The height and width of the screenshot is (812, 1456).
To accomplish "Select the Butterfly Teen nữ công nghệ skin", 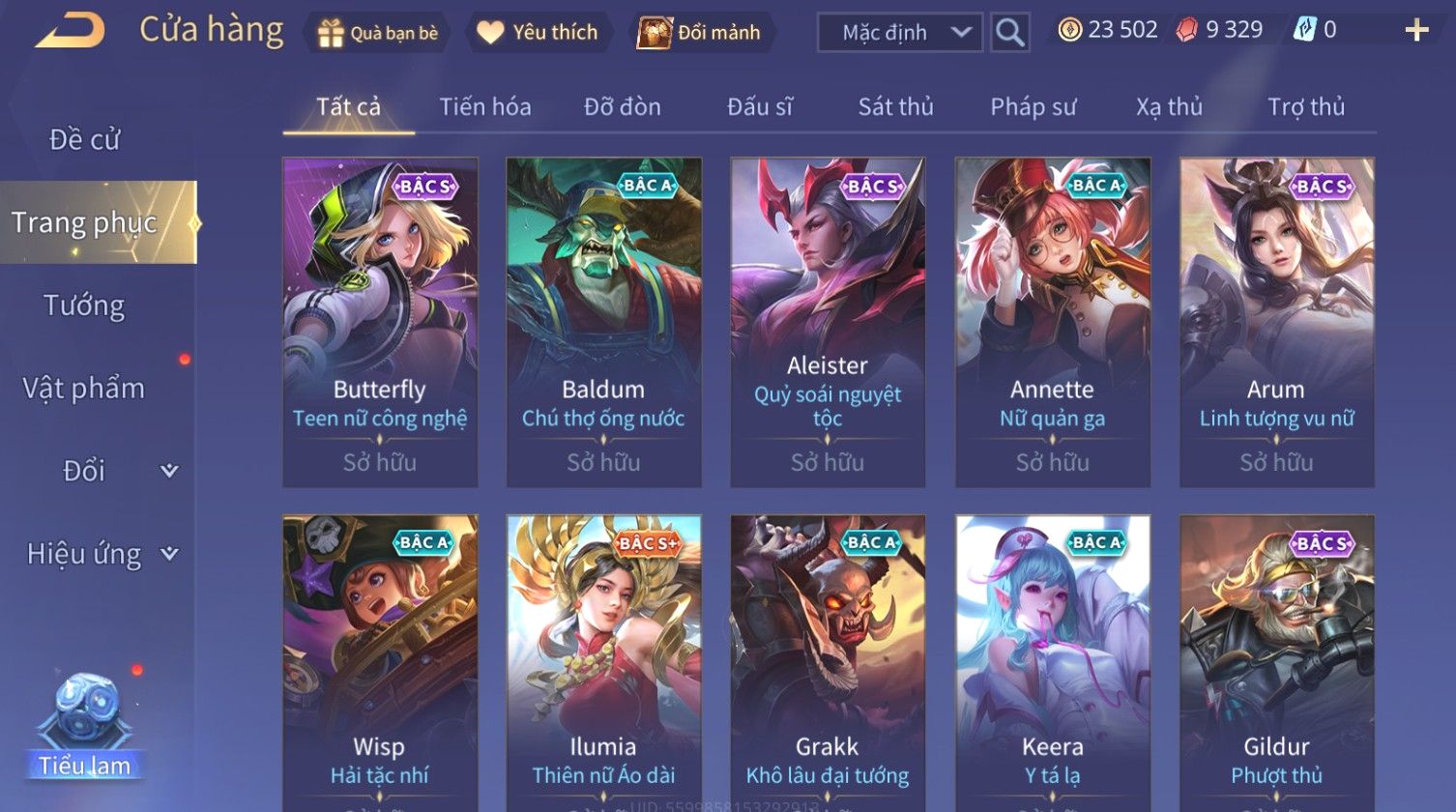I will click(380, 322).
